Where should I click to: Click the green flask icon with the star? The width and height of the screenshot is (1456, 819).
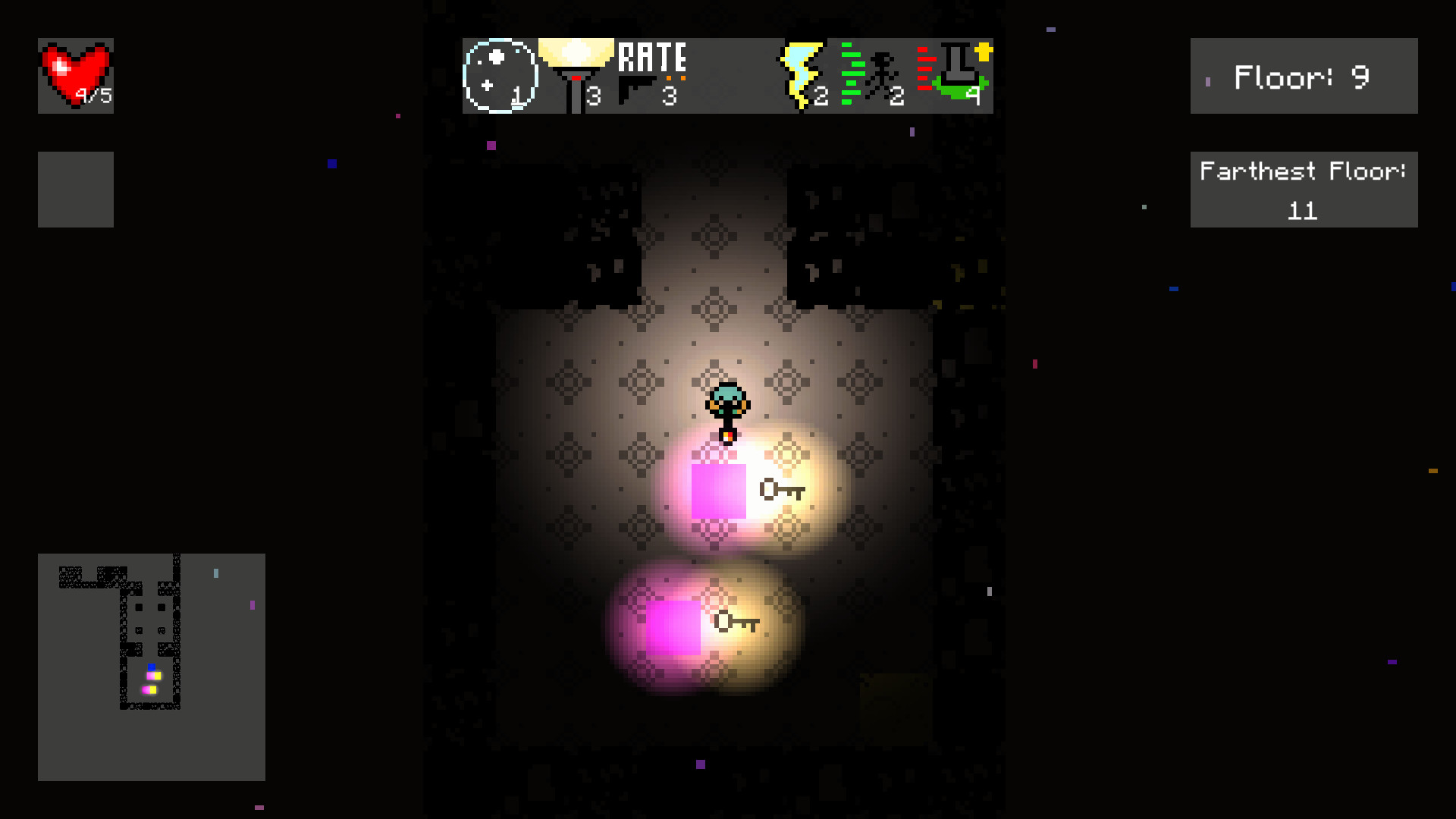[957, 76]
